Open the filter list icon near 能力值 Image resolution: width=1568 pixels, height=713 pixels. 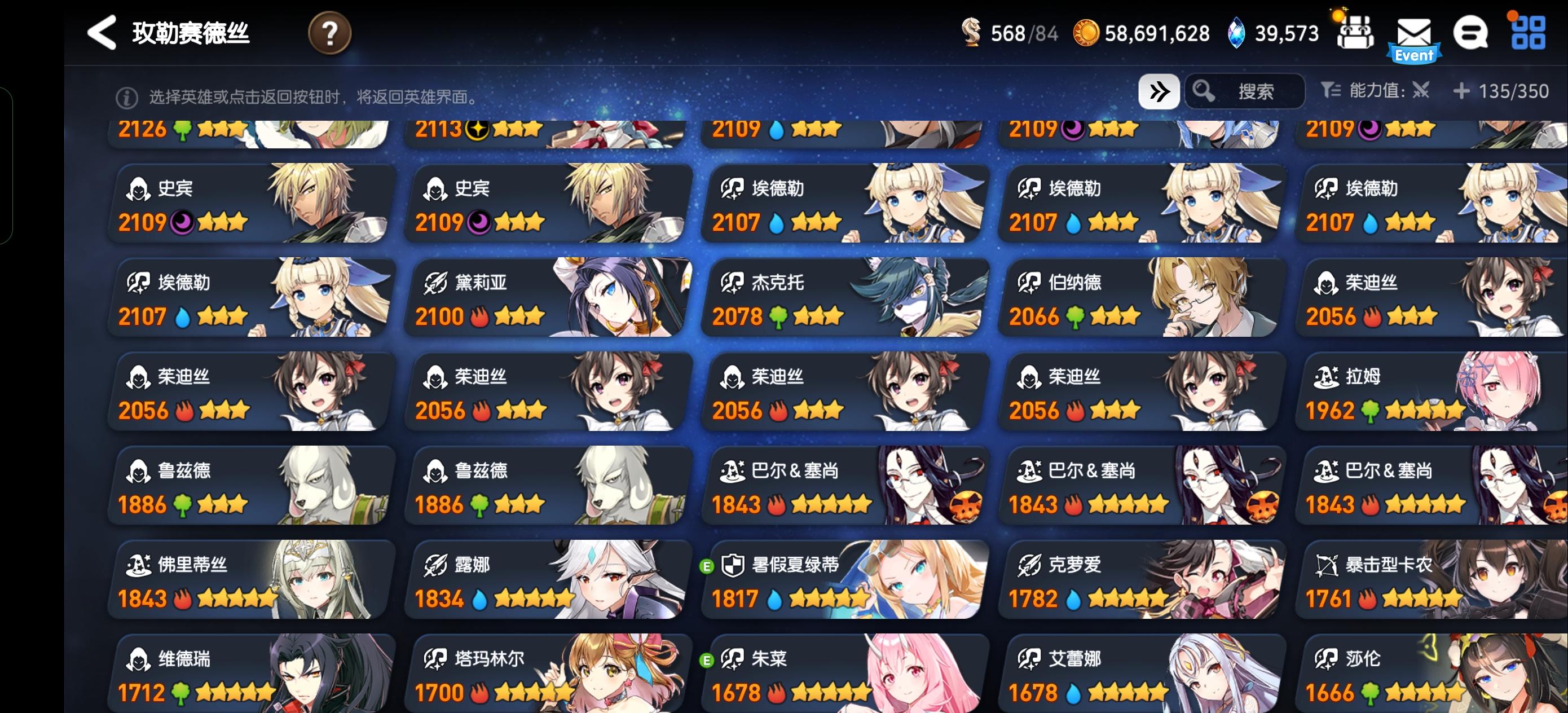[1330, 91]
